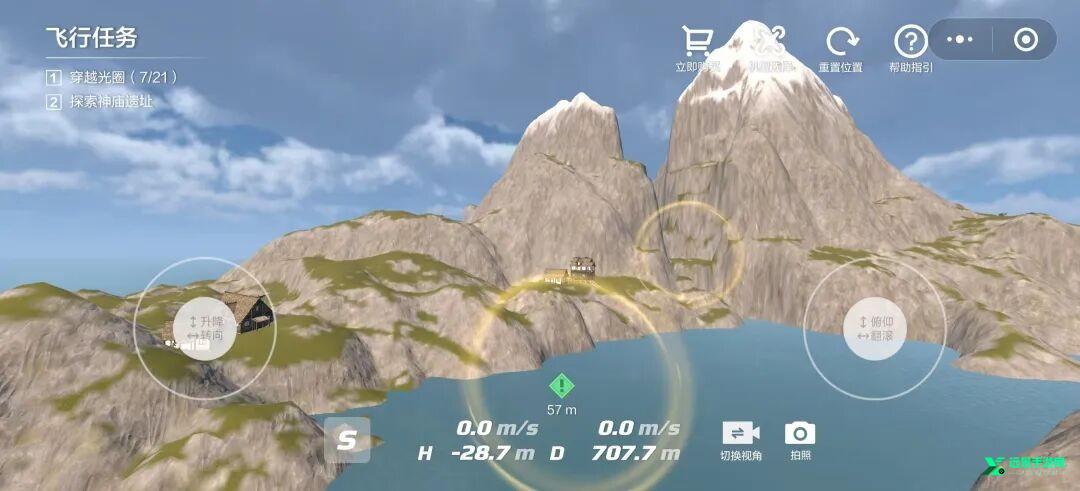Select the 探索神庙遗址 temple mission entry
This screenshot has height=491, width=1080.
(110, 101)
